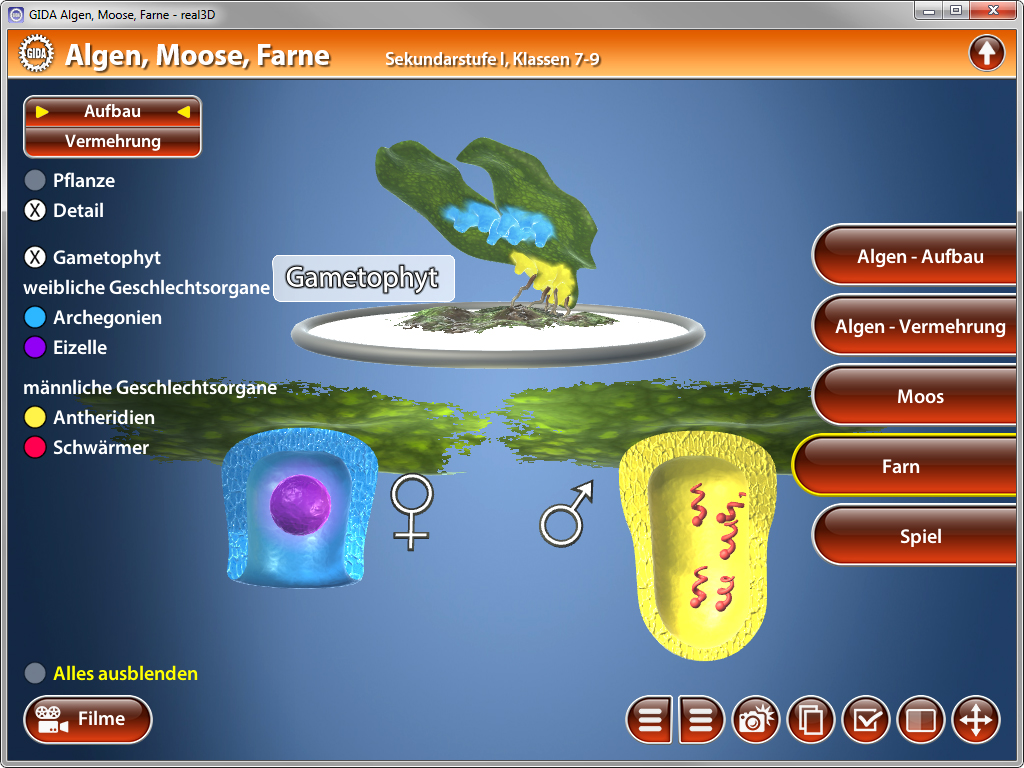This screenshot has width=1024, height=768.
Task: Toggle the Gametophyt label
Action: point(35,258)
